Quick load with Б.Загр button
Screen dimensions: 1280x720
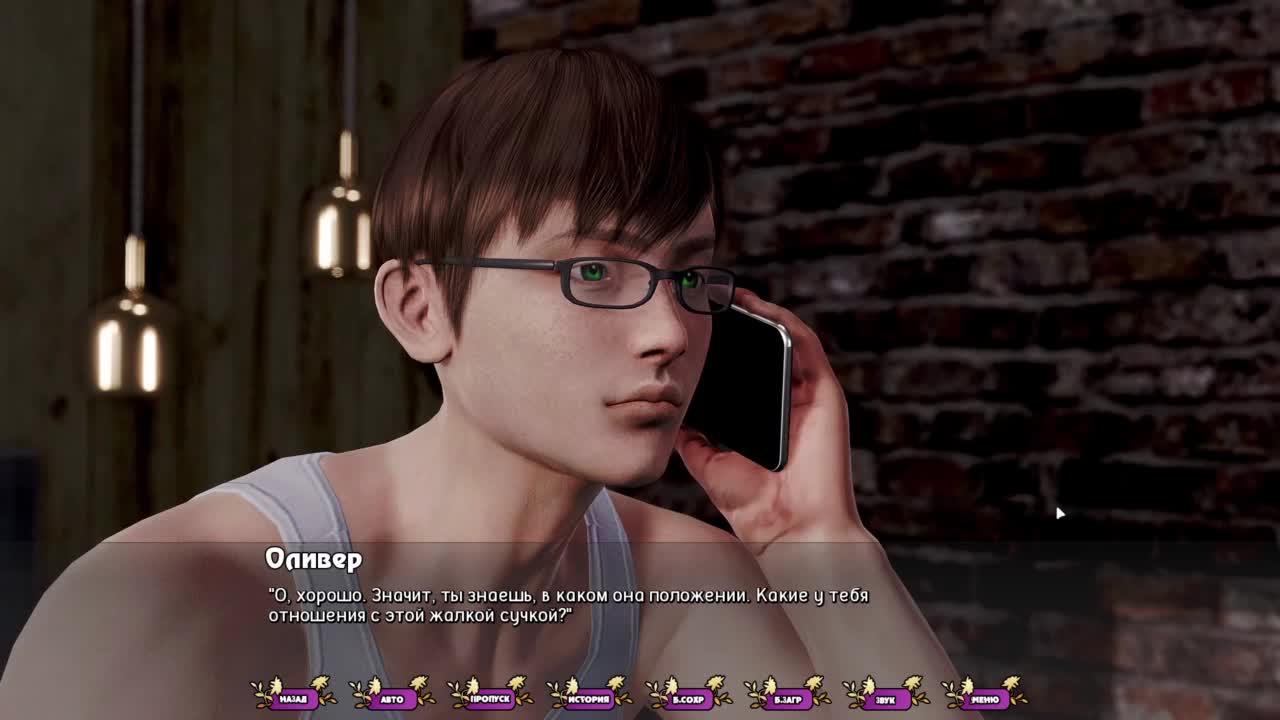(787, 699)
